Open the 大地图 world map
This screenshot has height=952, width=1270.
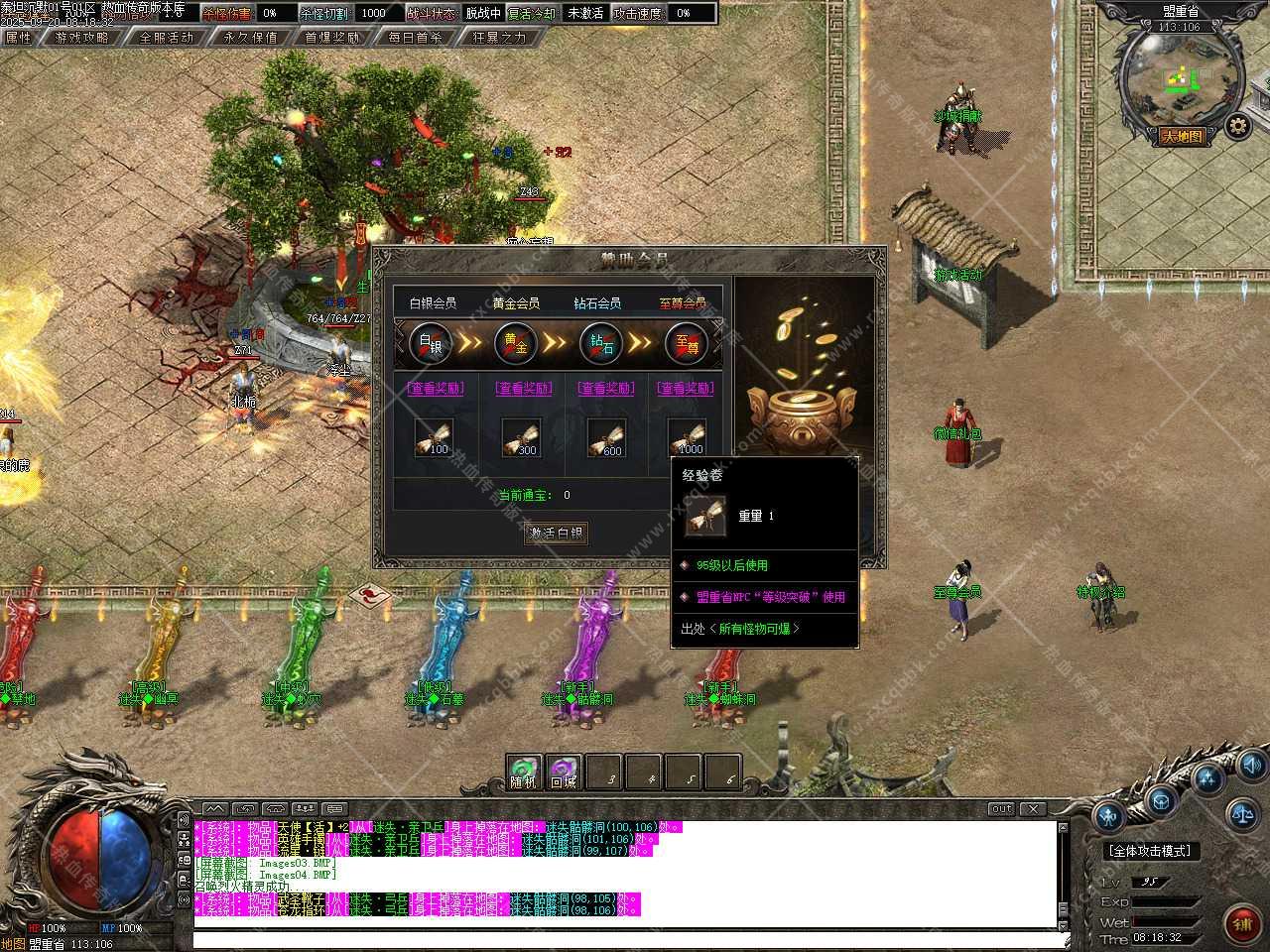(x=1182, y=137)
